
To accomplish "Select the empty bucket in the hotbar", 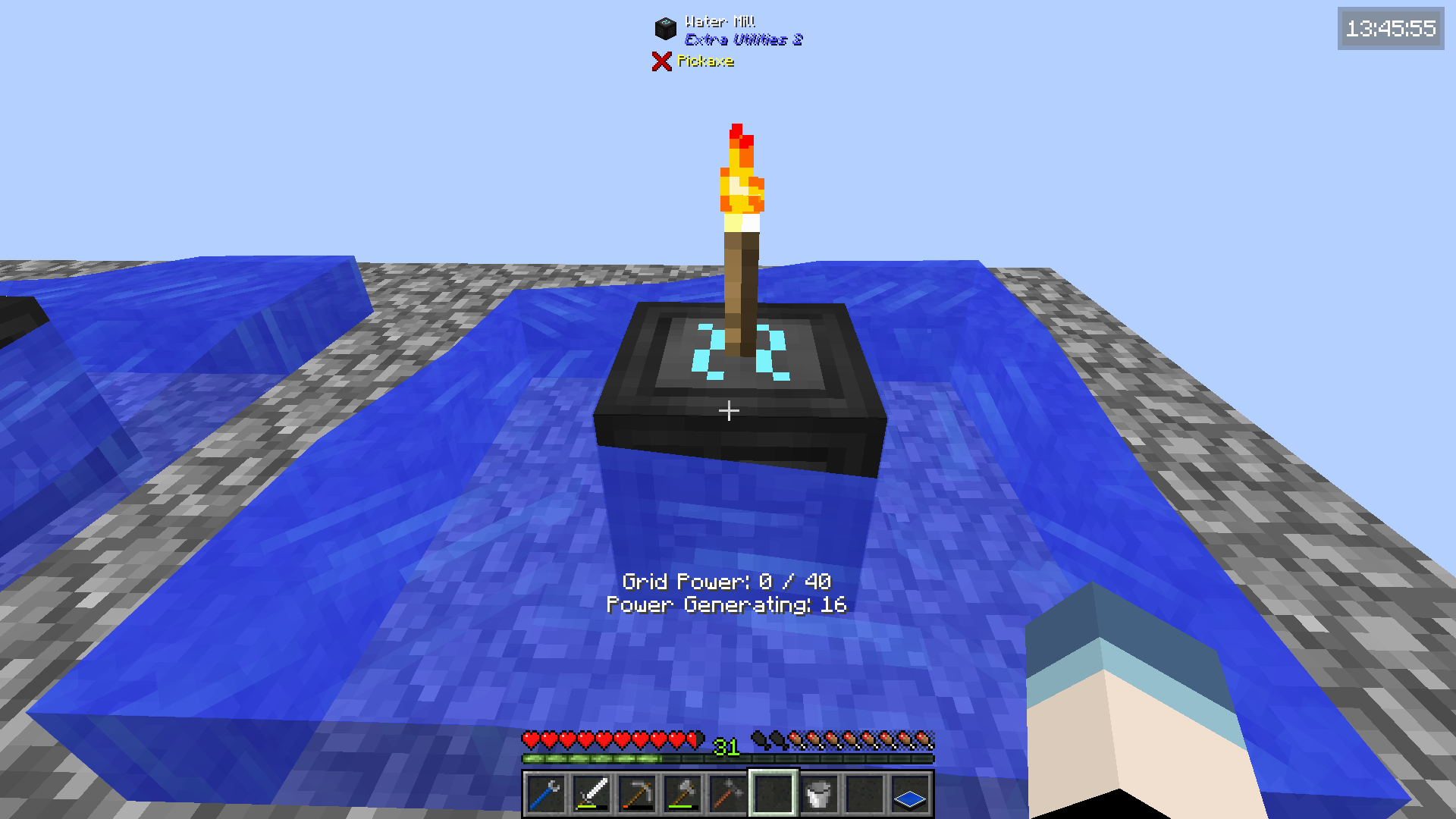I will pyautogui.click(x=818, y=795).
